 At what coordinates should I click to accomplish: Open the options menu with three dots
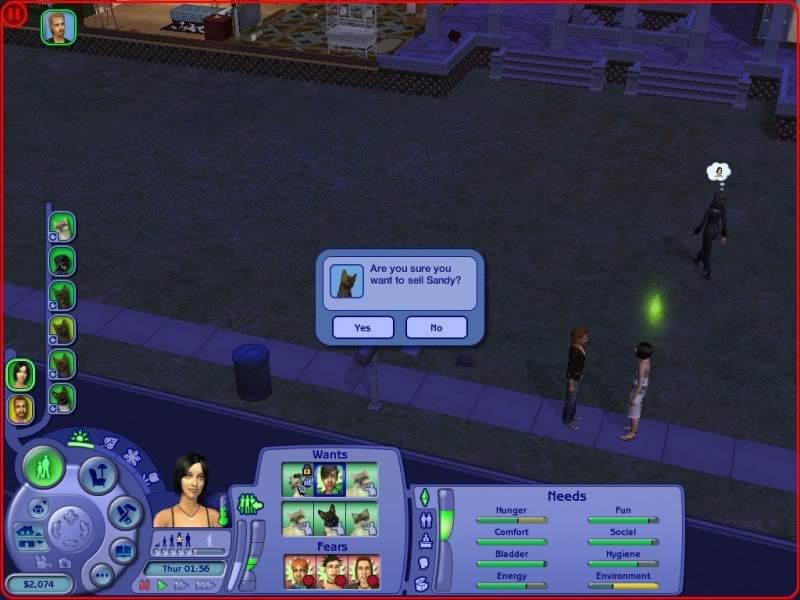(x=101, y=575)
